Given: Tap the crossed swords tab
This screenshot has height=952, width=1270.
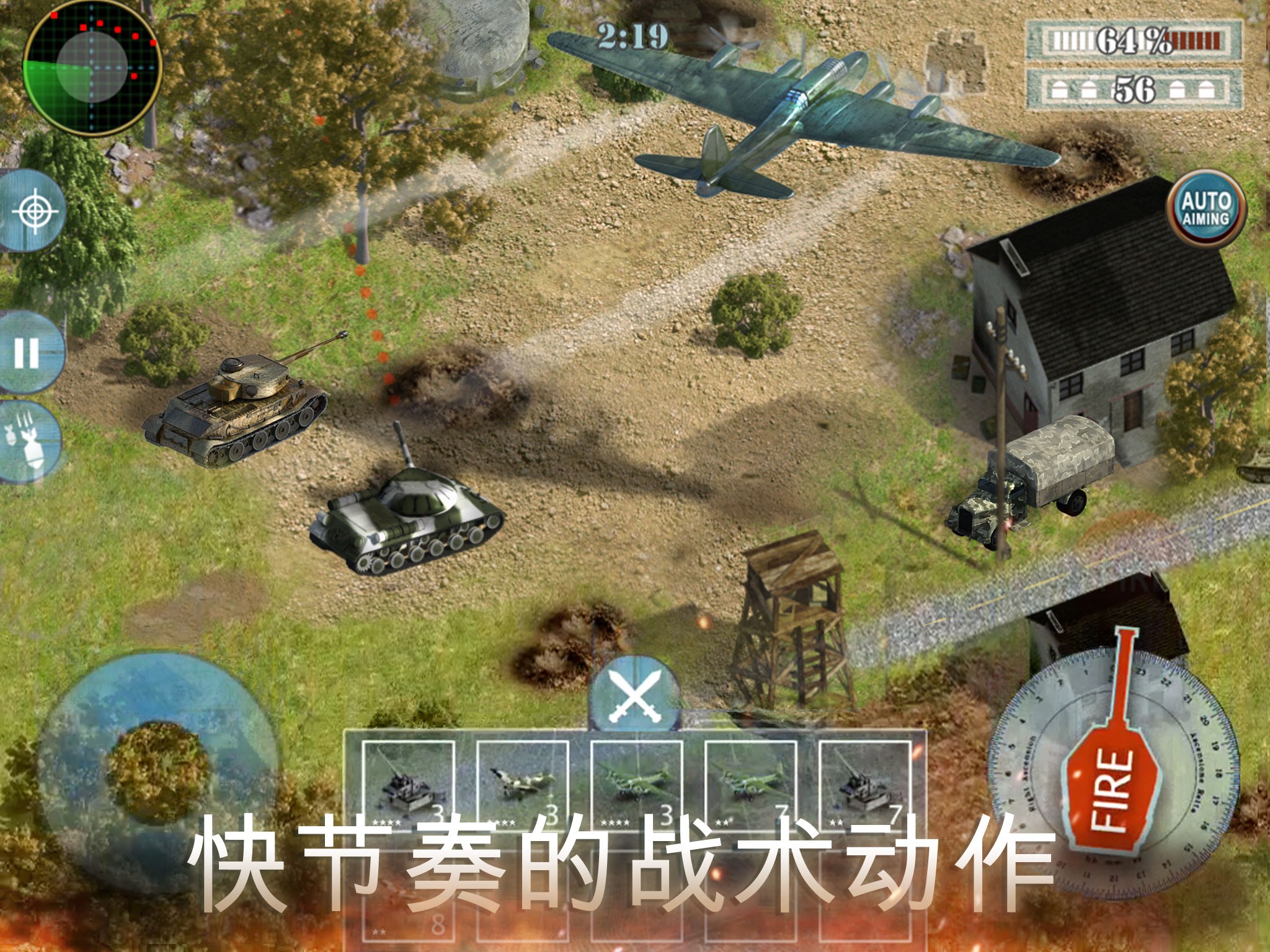Looking at the screenshot, I should (x=634, y=695).
